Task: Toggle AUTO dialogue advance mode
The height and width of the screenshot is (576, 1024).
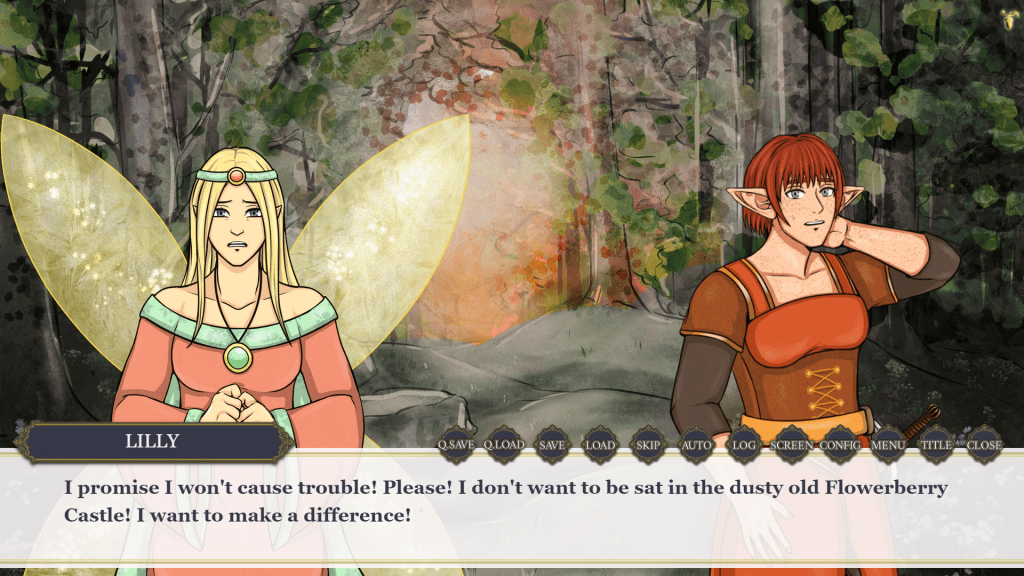Action: (x=696, y=445)
